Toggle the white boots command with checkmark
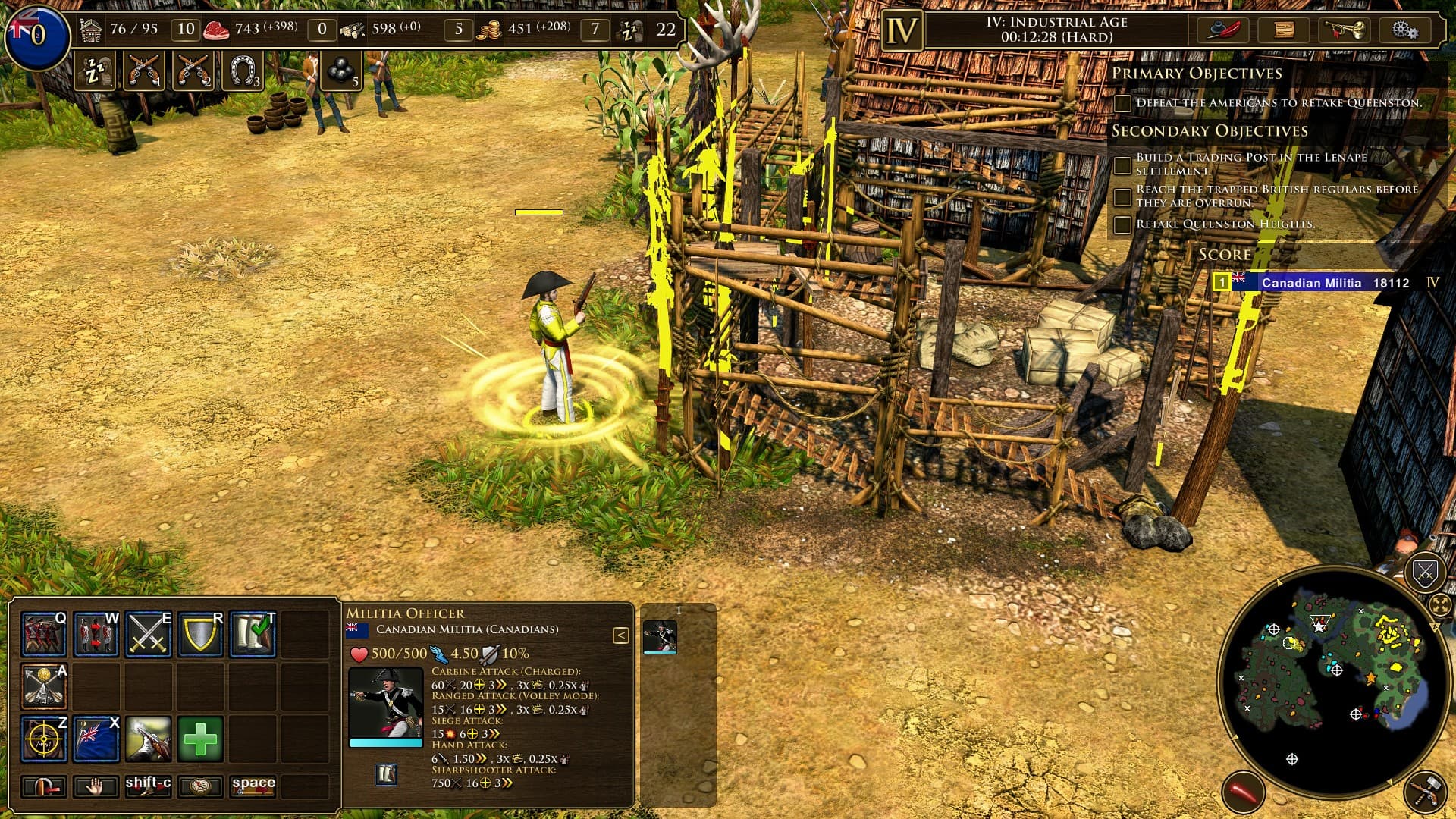 coord(253,634)
